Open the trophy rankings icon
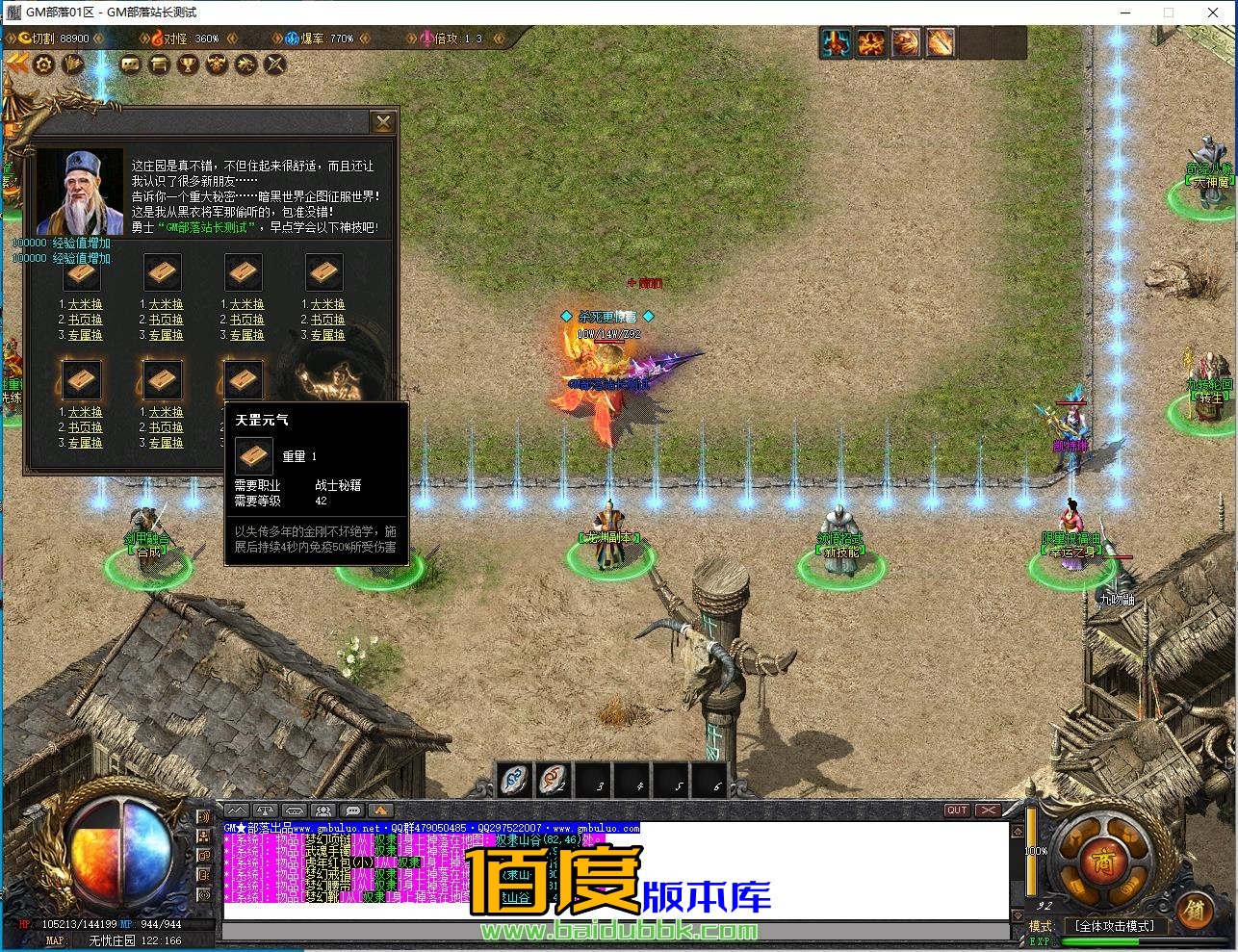1238x952 pixels. (x=188, y=64)
